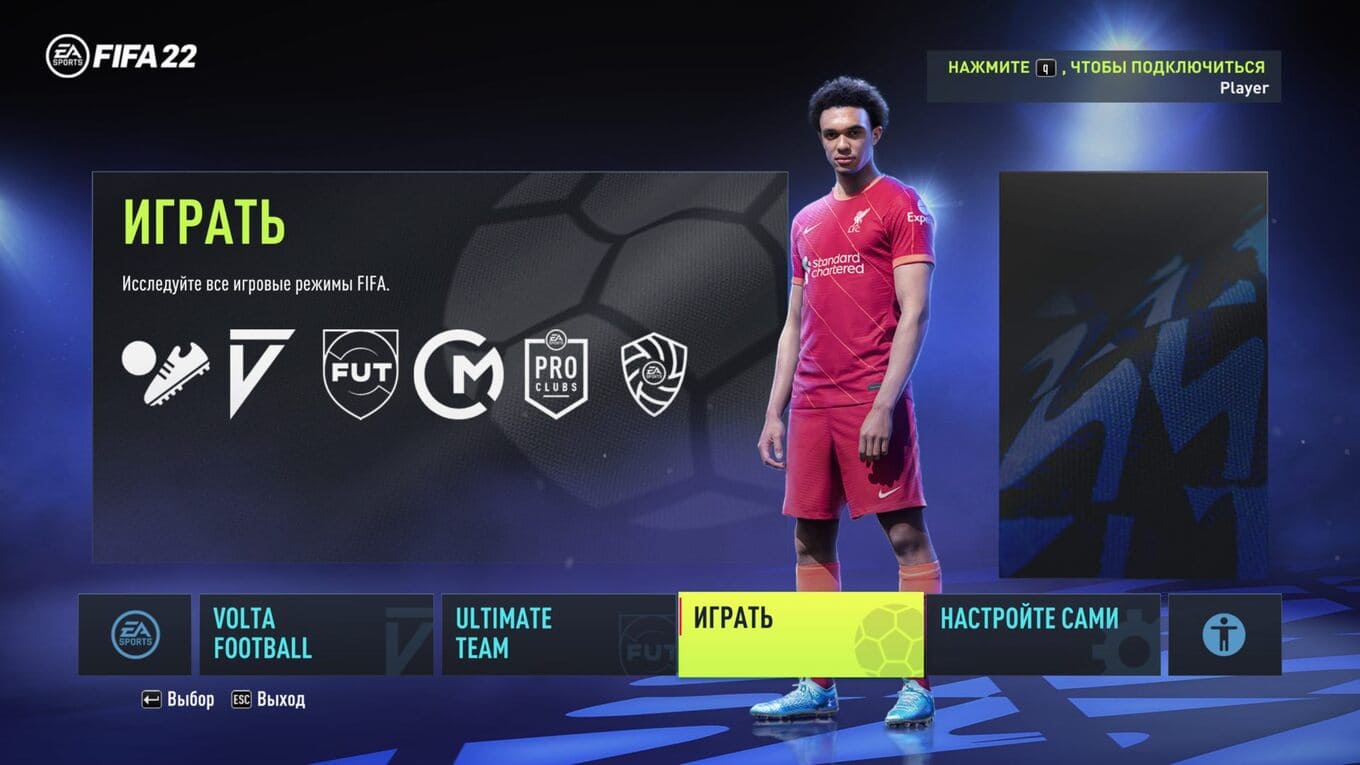Open the accessibility figure tile
Image resolution: width=1360 pixels, height=765 pixels.
1224,634
